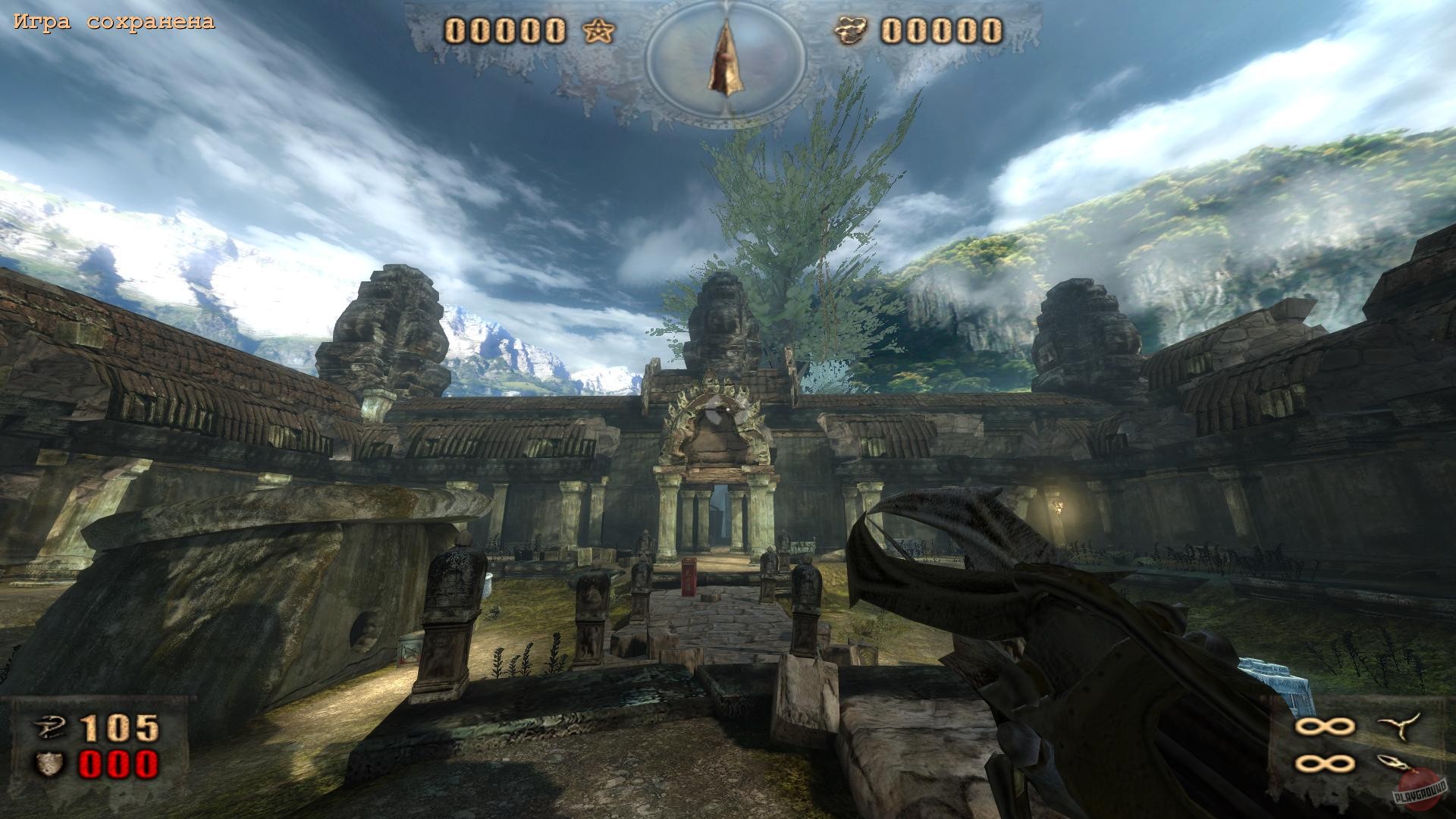Click the lower infinity ammo symbol
The width and height of the screenshot is (1456, 819).
click(1324, 762)
